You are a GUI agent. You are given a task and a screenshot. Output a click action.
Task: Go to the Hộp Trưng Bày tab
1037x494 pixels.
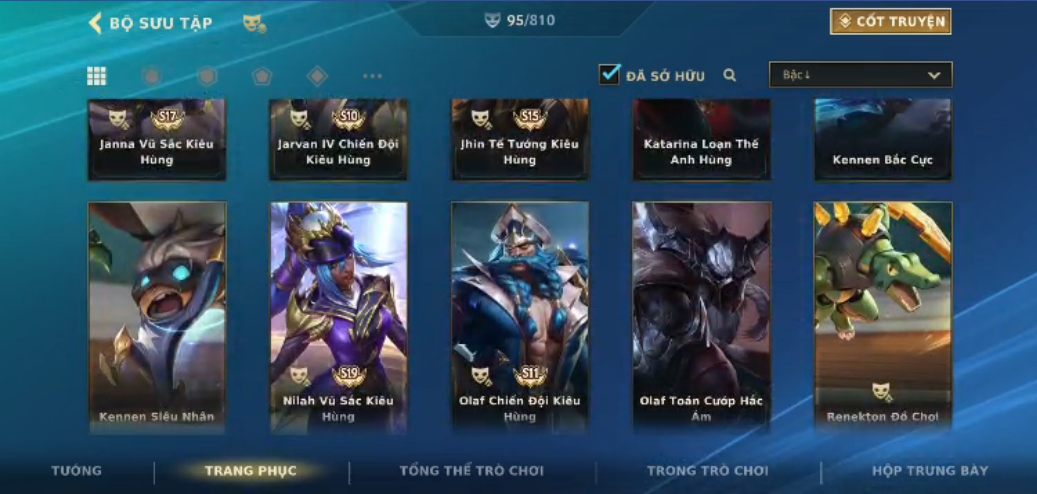click(929, 471)
